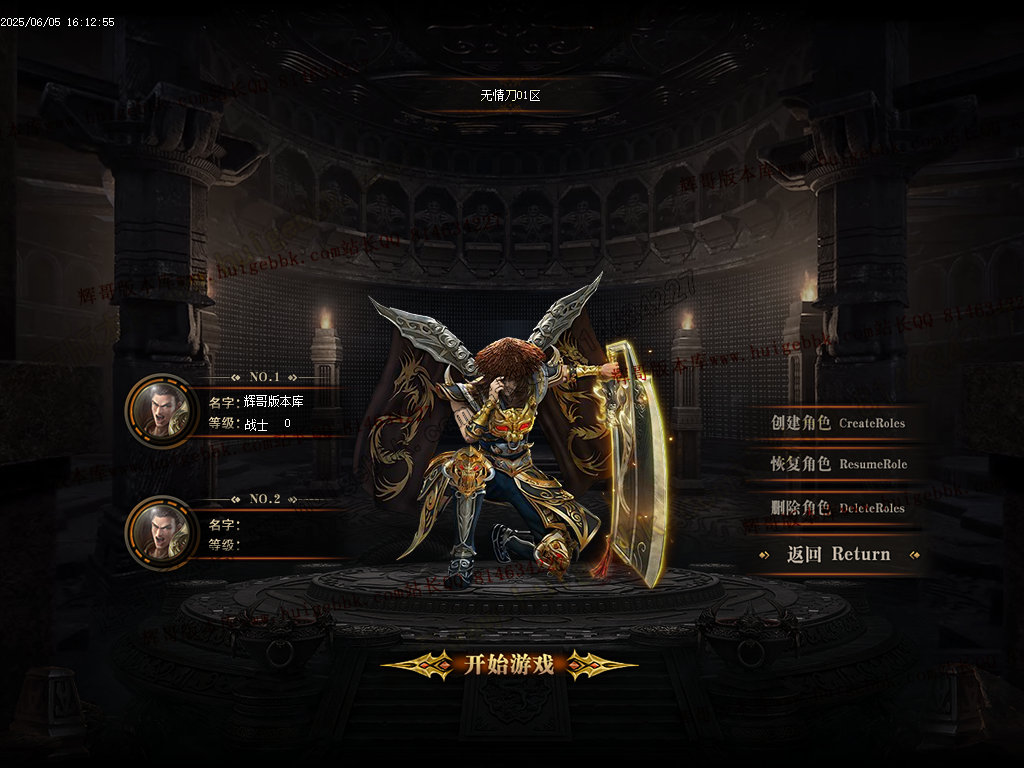
Task: Select 删除角色 DeleteRoles option
Action: pos(838,508)
